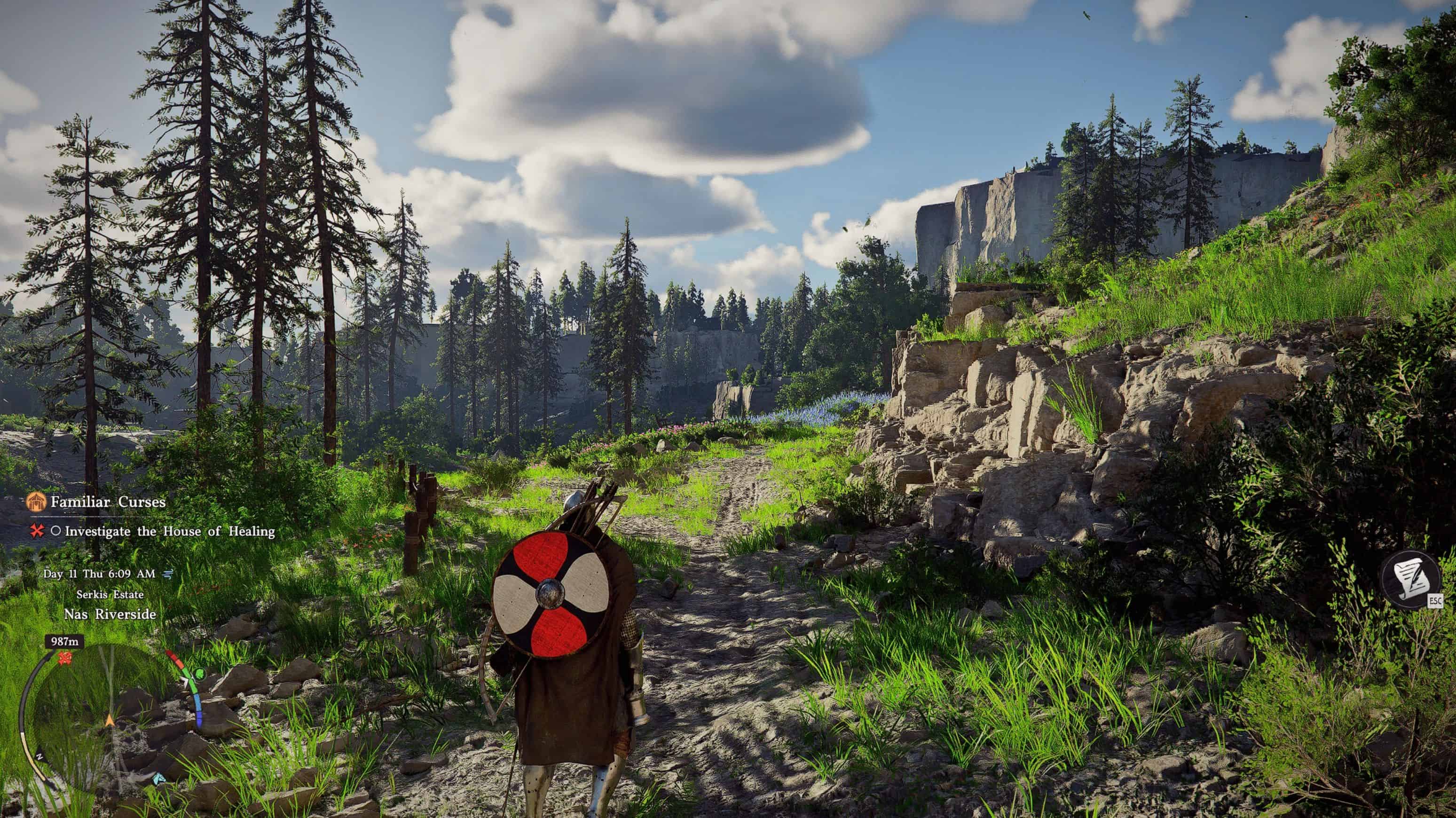Click the blue horse marker on the minimap
This screenshot has height=818, width=1456.
tap(160, 779)
